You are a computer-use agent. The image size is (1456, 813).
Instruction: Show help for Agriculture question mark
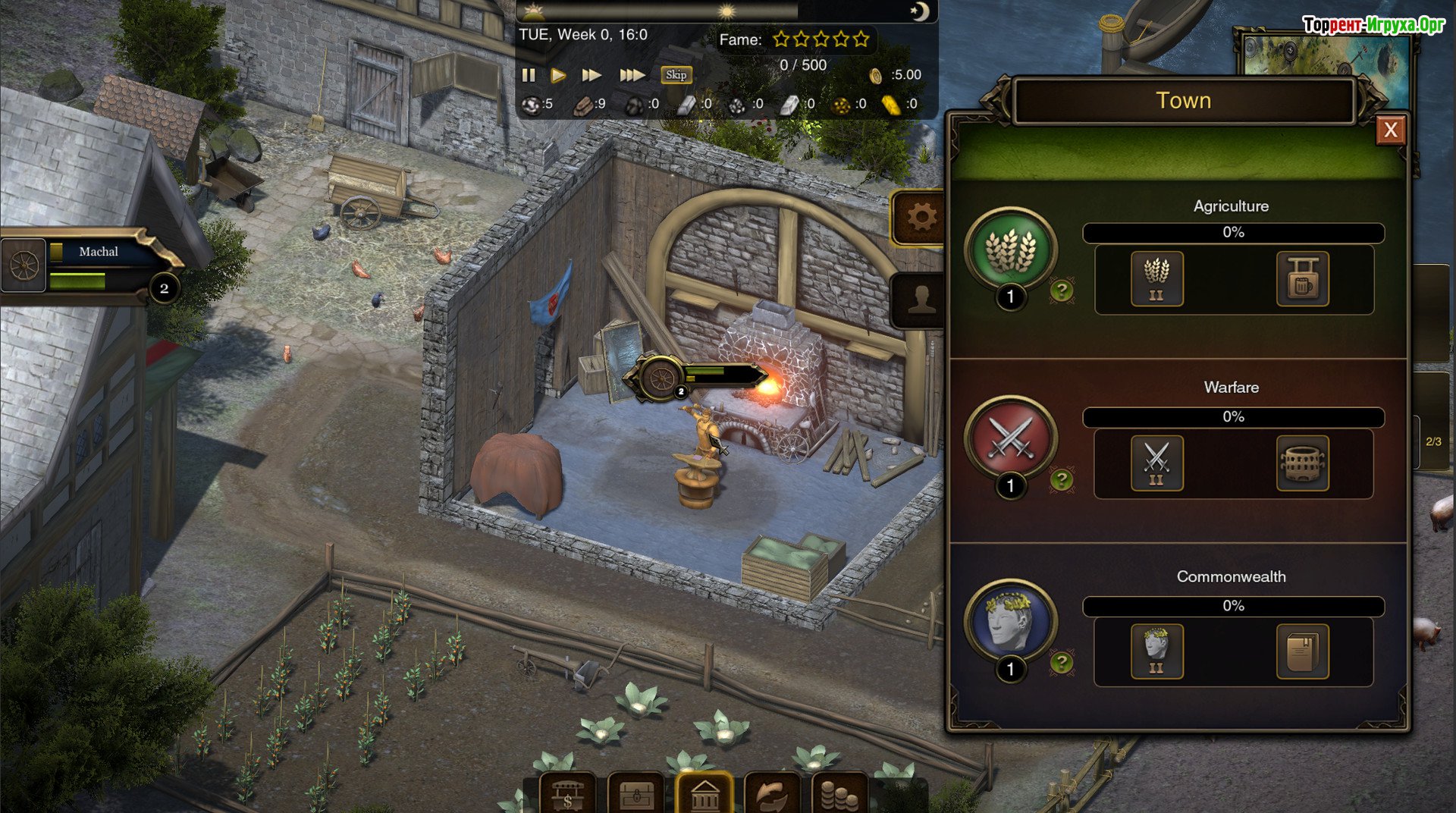[1062, 290]
